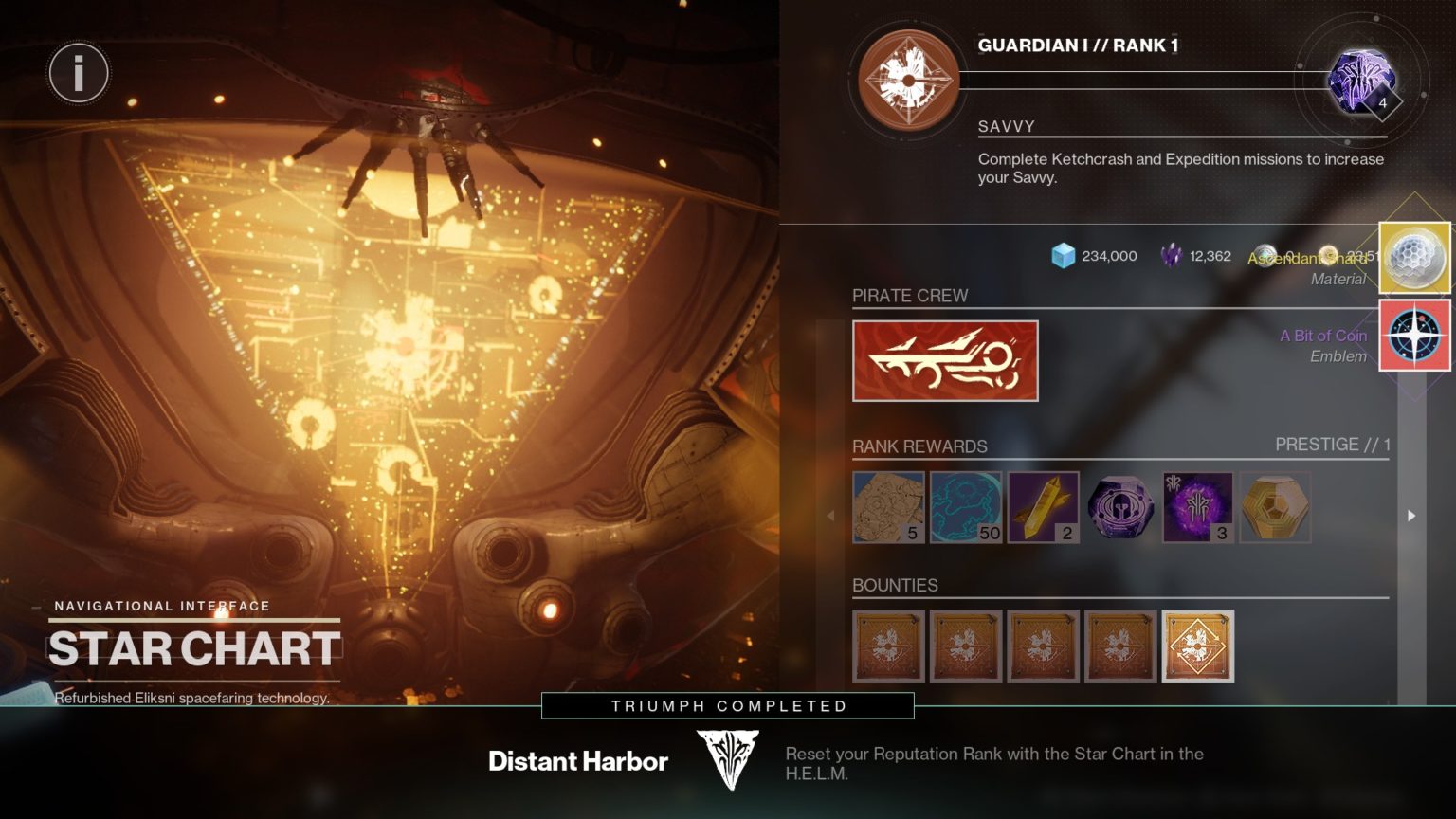Screen dimensions: 1456x819
Task: Select the Glimmer currency icon
Action: 1064,255
